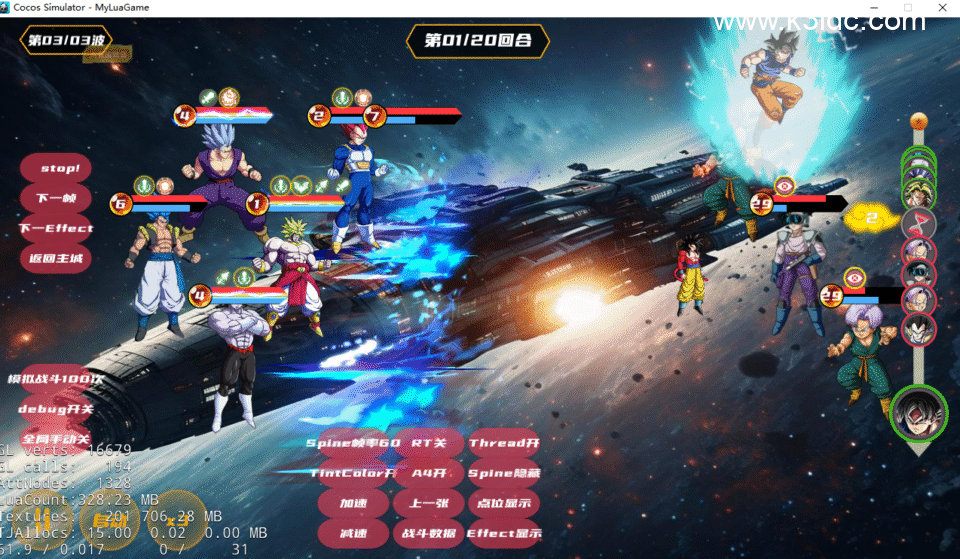
Task: Open 战斗数据 battle data
Action: pos(428,533)
